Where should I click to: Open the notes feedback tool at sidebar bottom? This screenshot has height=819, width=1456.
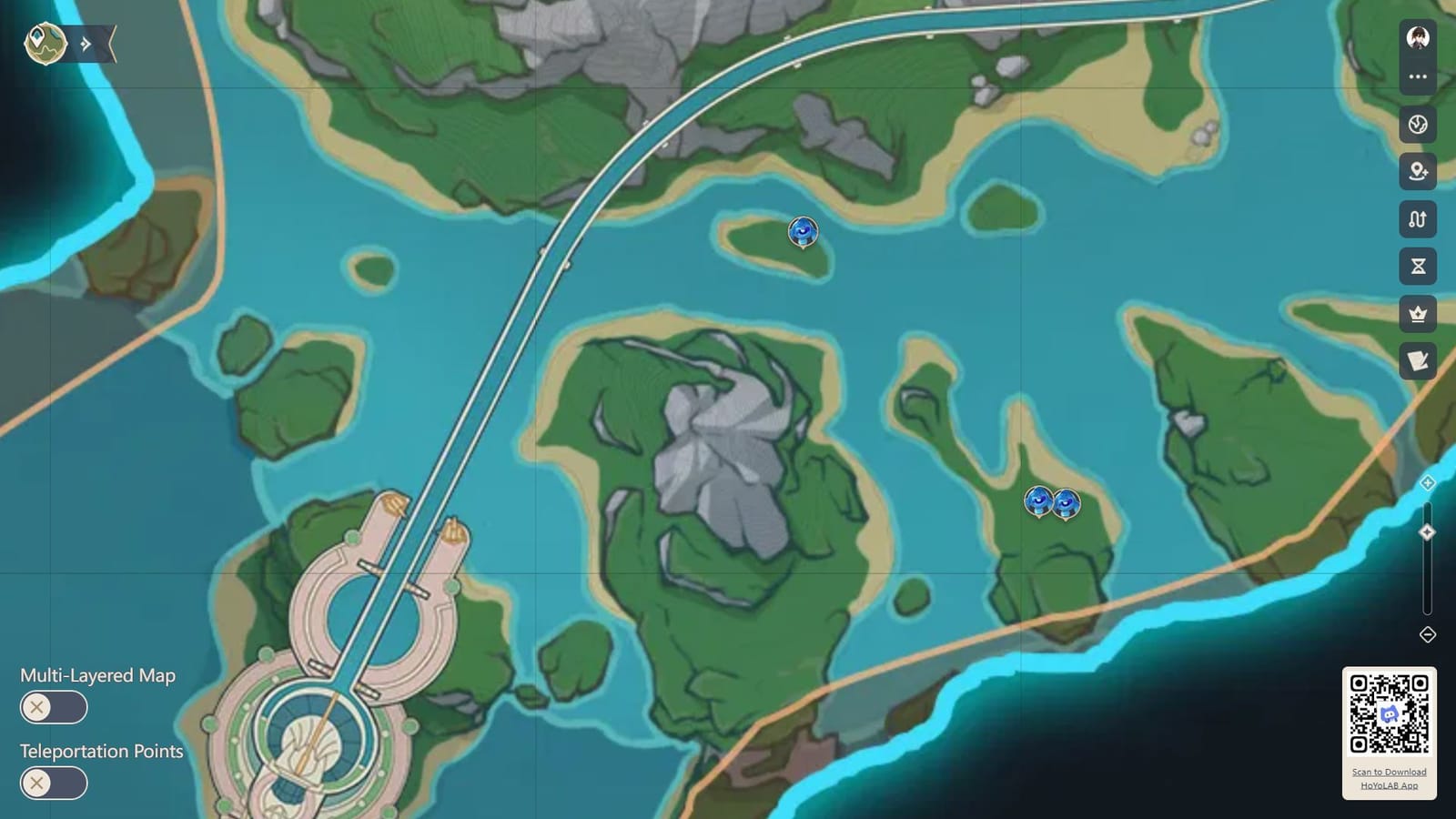(x=1416, y=360)
